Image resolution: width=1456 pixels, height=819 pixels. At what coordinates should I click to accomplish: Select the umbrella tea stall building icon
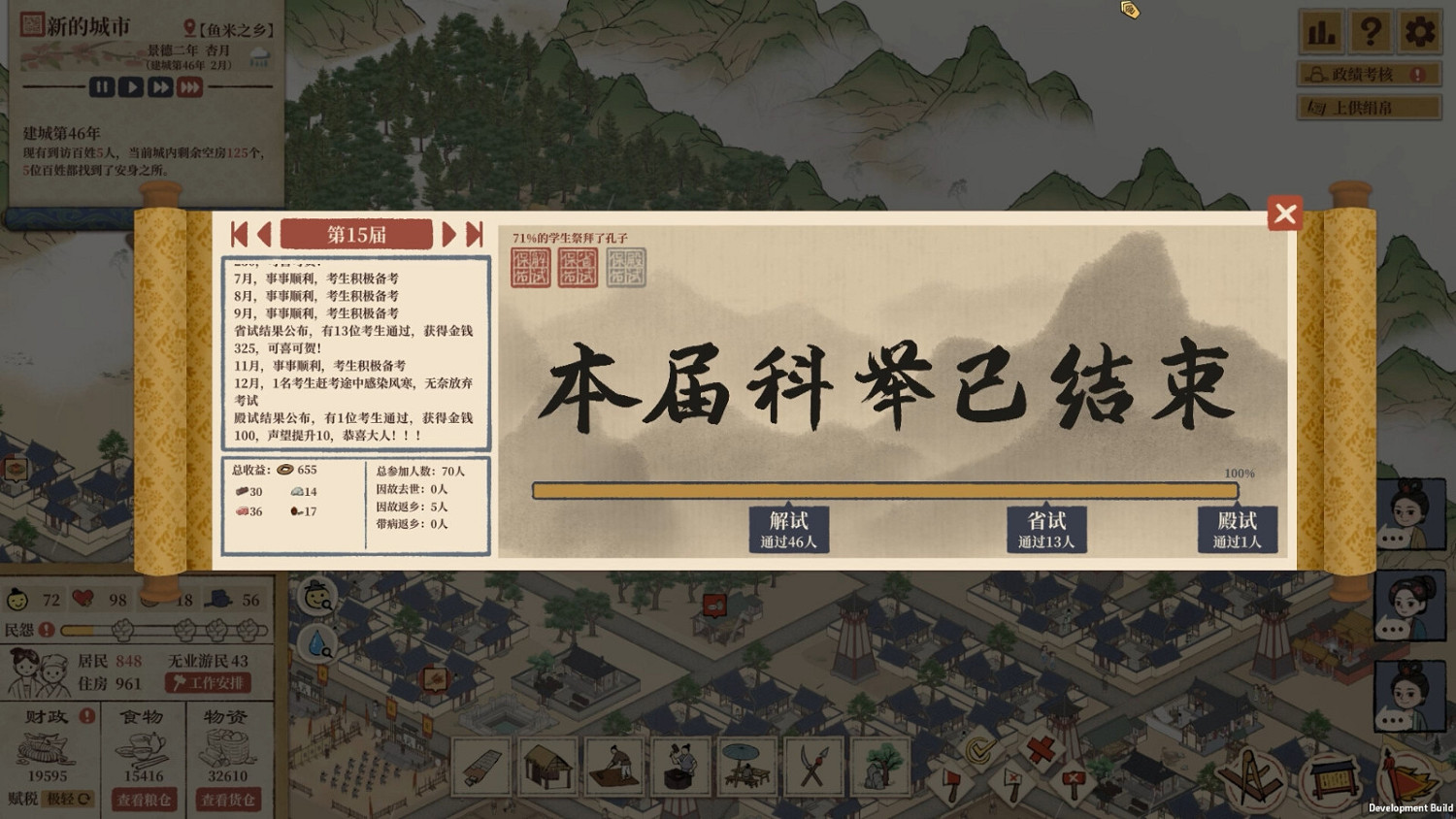(745, 767)
